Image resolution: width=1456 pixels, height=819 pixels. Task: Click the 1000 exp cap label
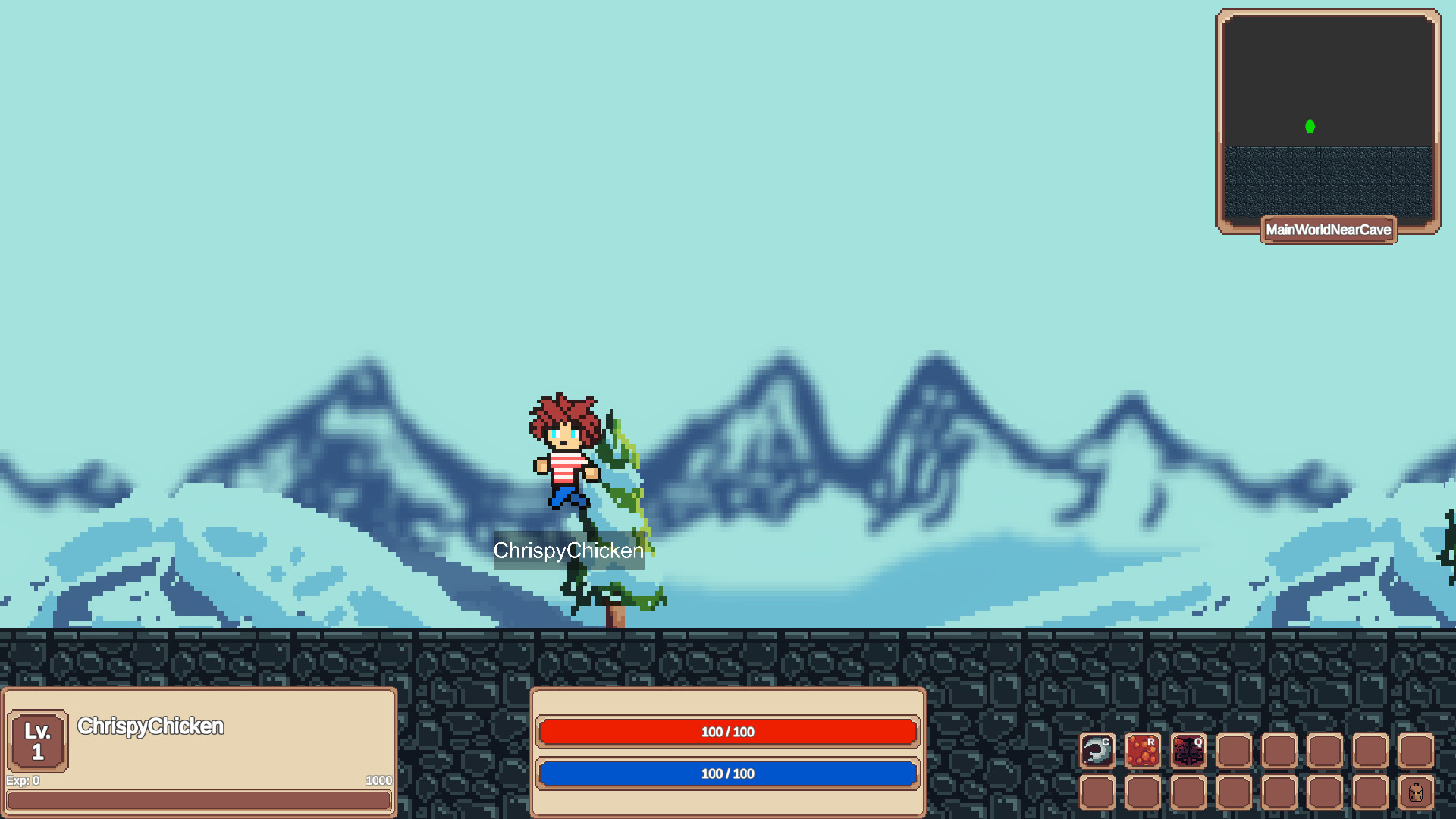(x=378, y=780)
